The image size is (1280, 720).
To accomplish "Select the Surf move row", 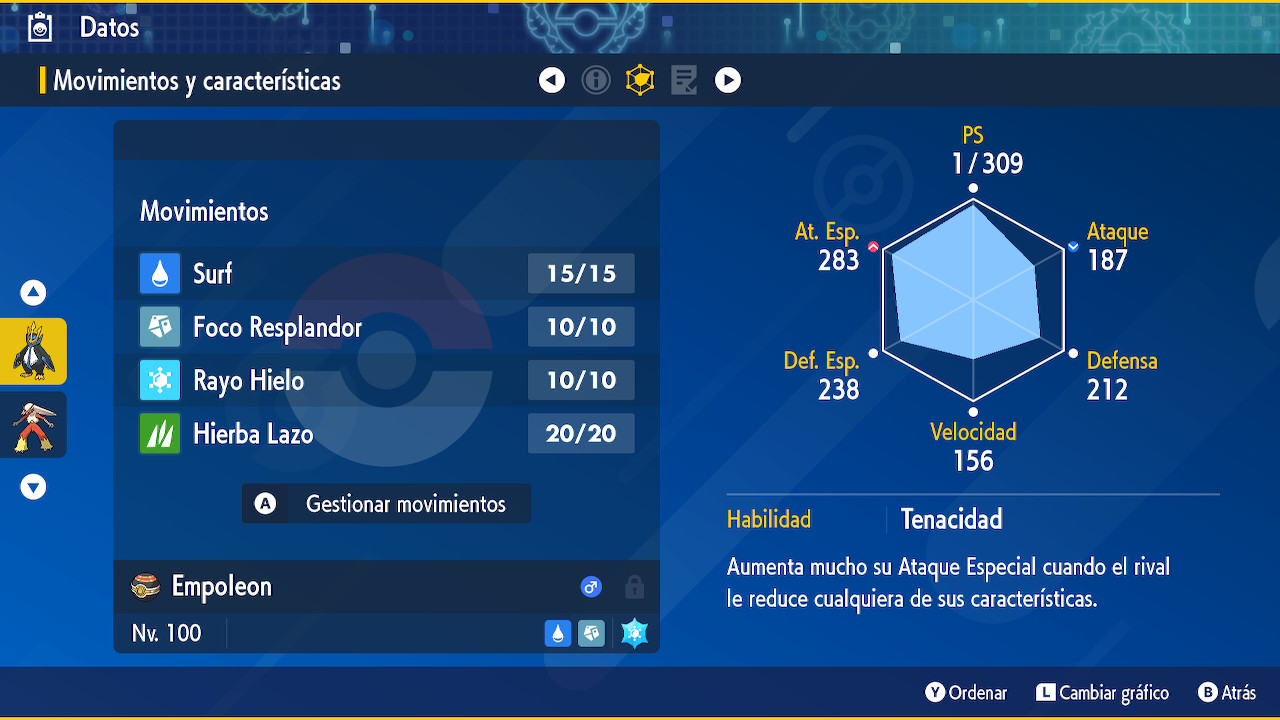I will tap(387, 273).
